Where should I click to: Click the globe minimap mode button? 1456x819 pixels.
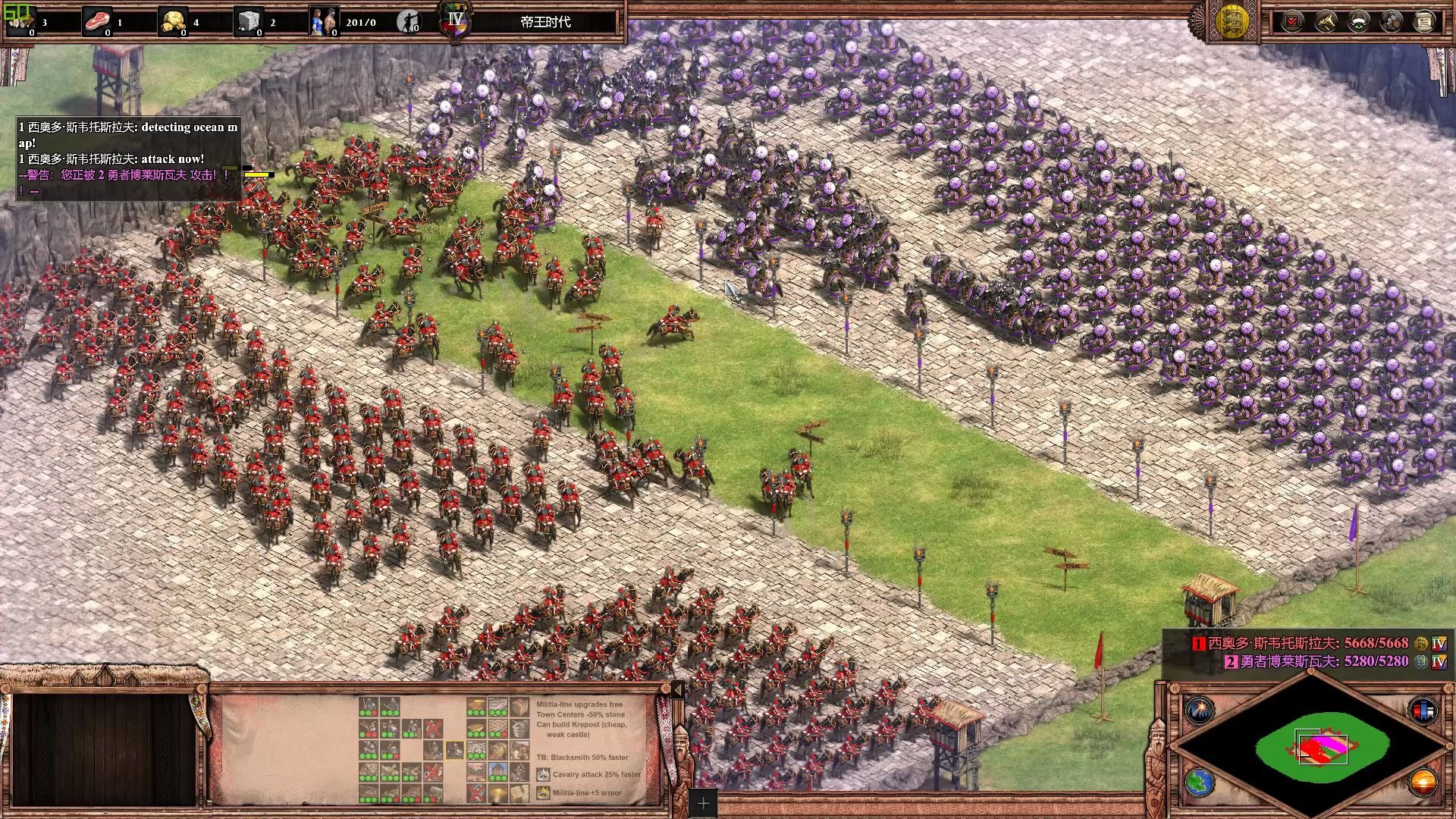click(x=1200, y=783)
